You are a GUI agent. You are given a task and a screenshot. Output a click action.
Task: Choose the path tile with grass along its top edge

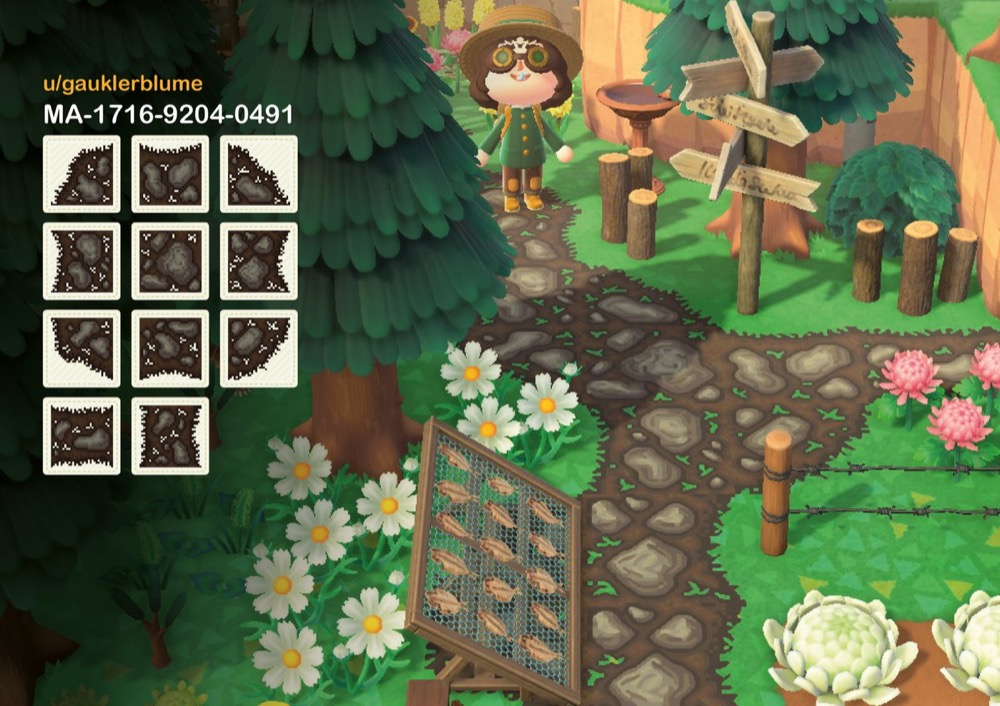170,174
